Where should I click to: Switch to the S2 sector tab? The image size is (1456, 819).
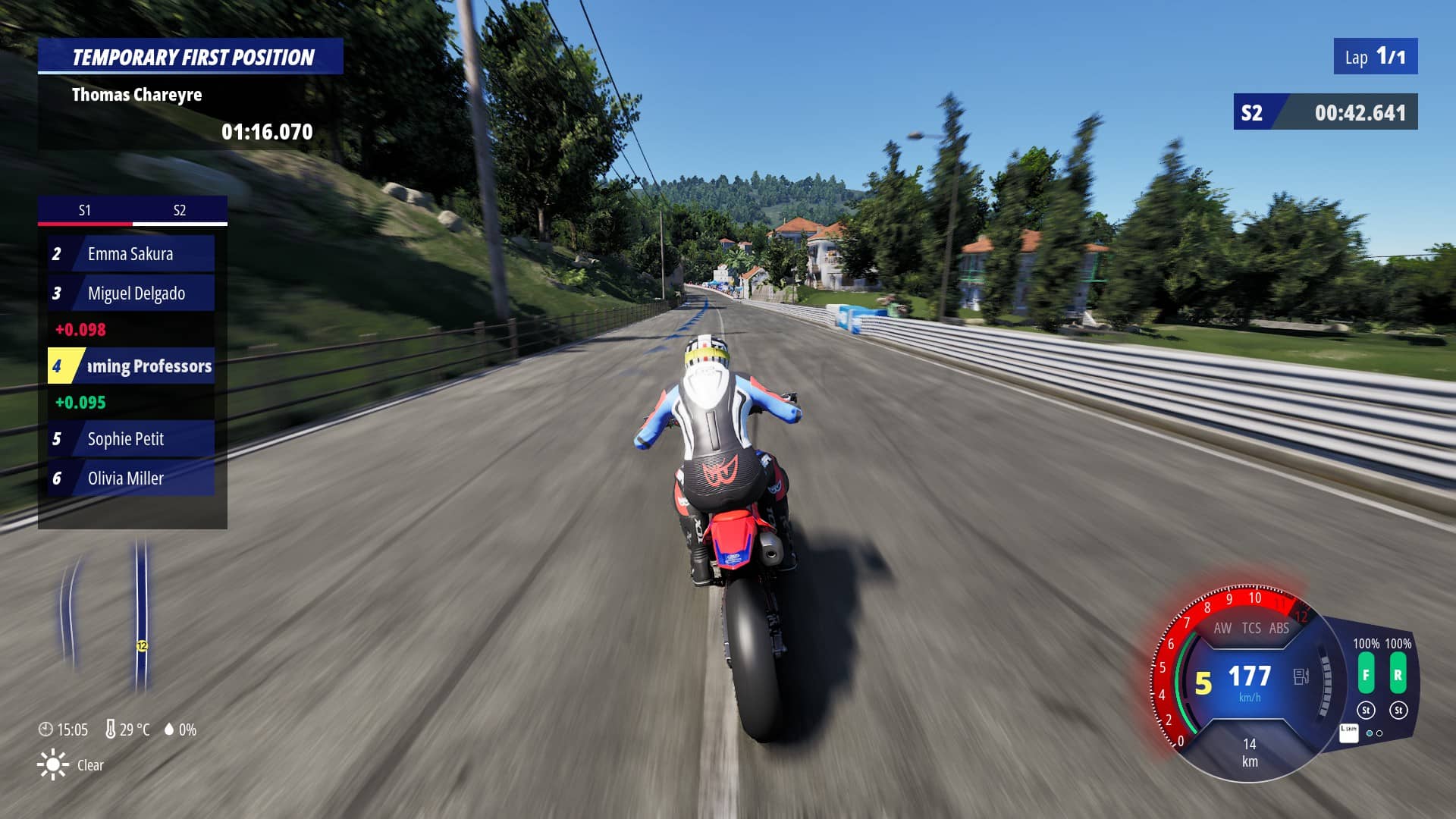180,210
